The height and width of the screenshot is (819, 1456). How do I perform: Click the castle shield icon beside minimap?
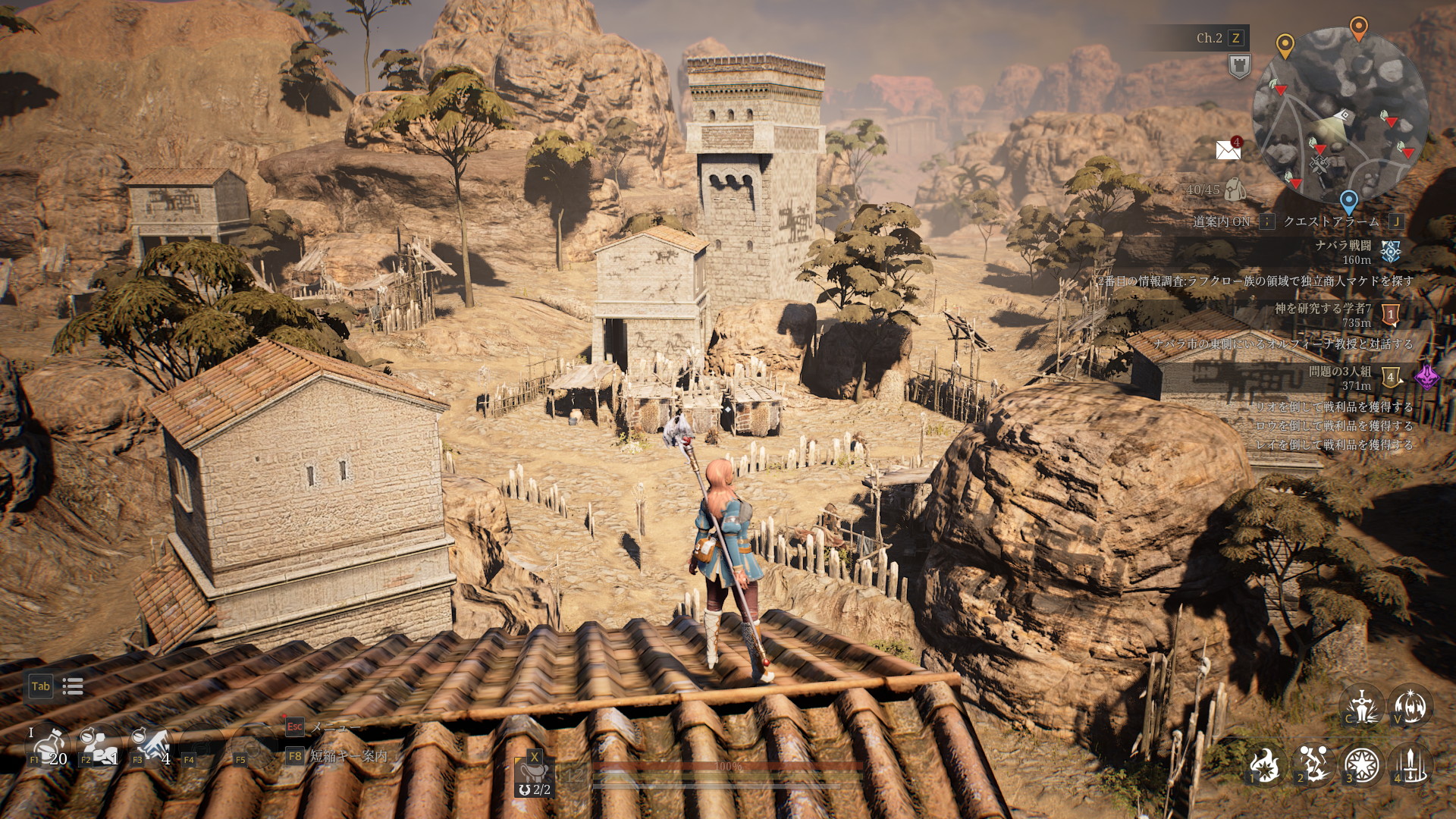click(1239, 66)
